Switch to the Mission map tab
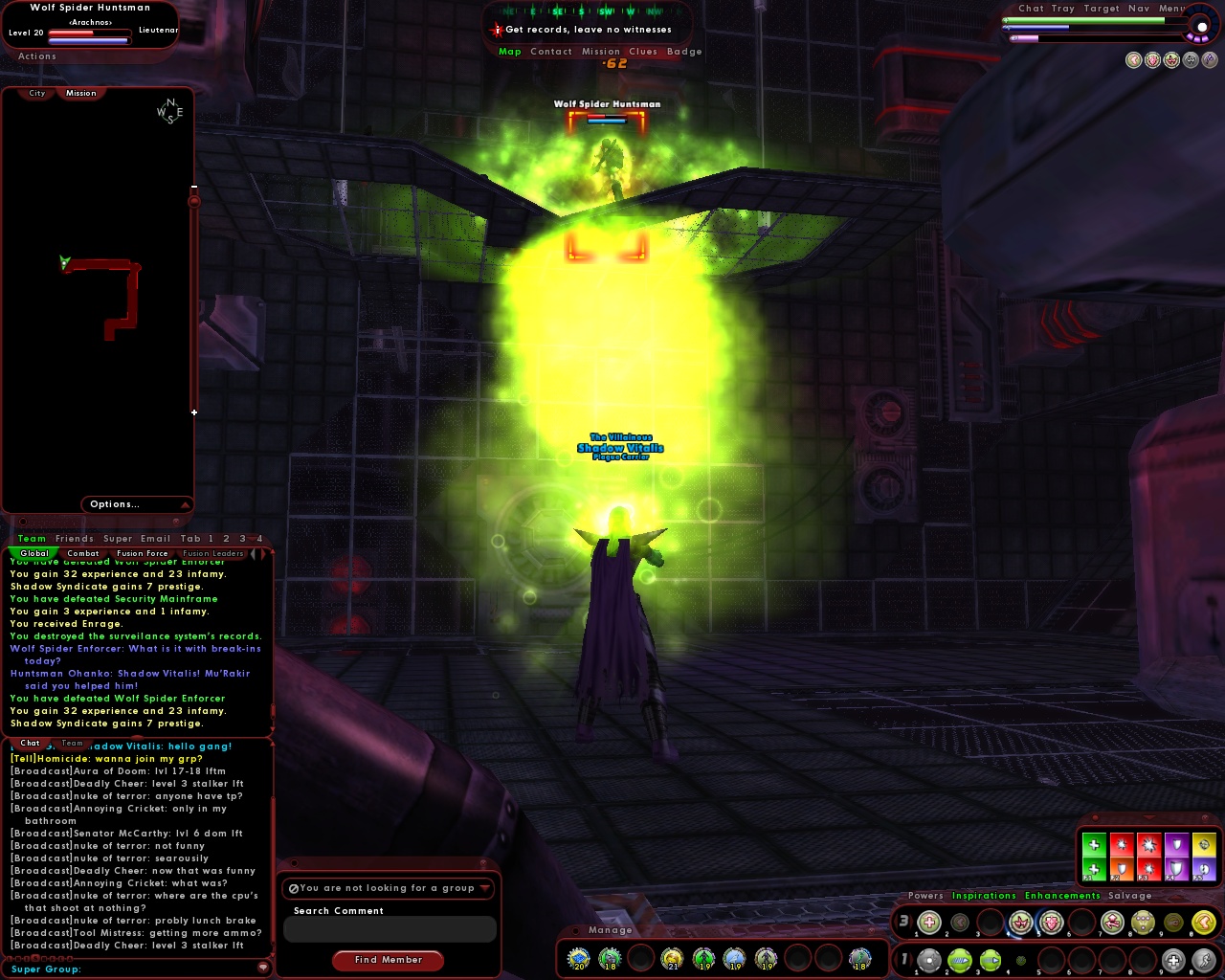Image resolution: width=1225 pixels, height=980 pixels. [80, 93]
